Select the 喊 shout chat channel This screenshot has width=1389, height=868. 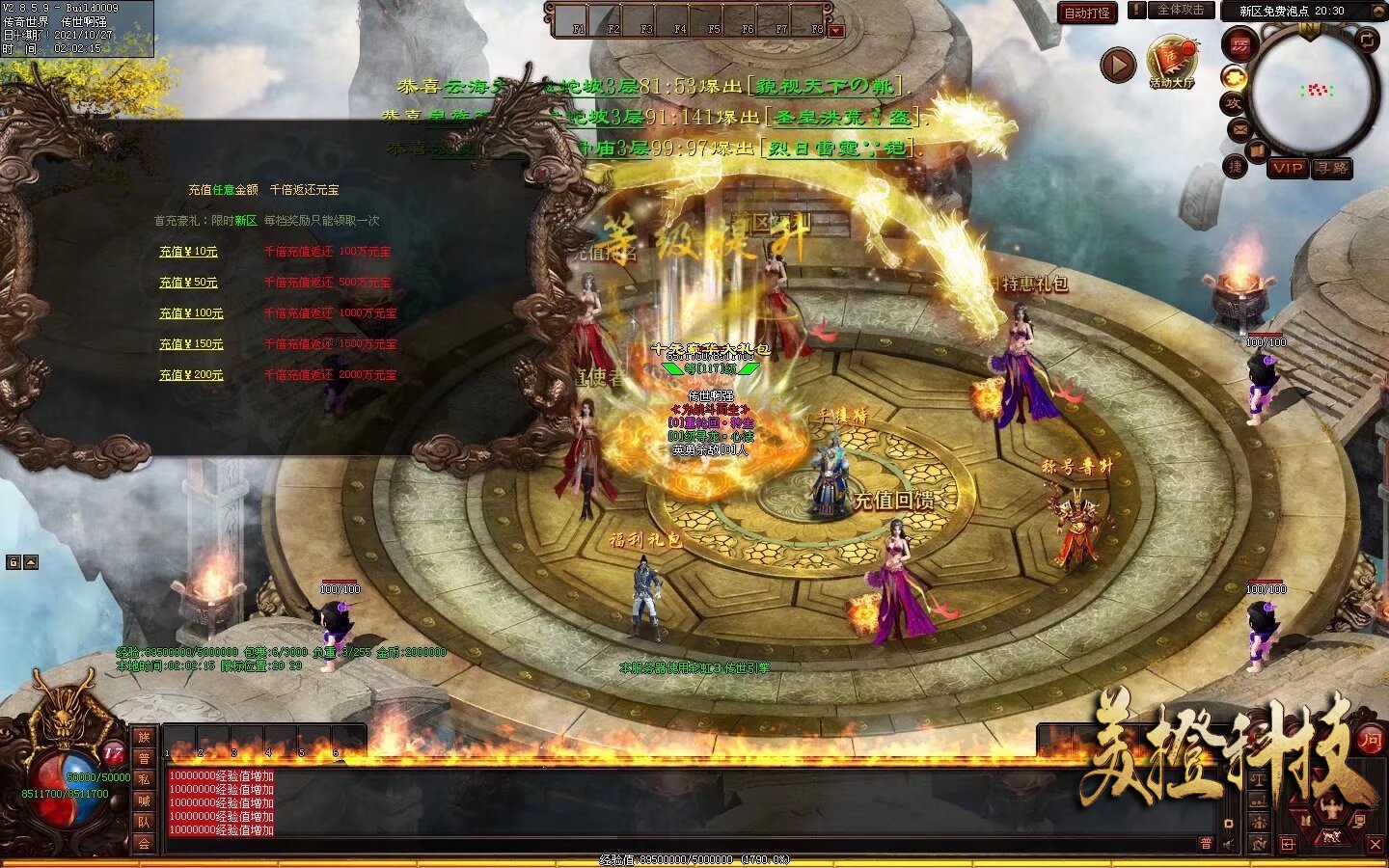click(144, 800)
